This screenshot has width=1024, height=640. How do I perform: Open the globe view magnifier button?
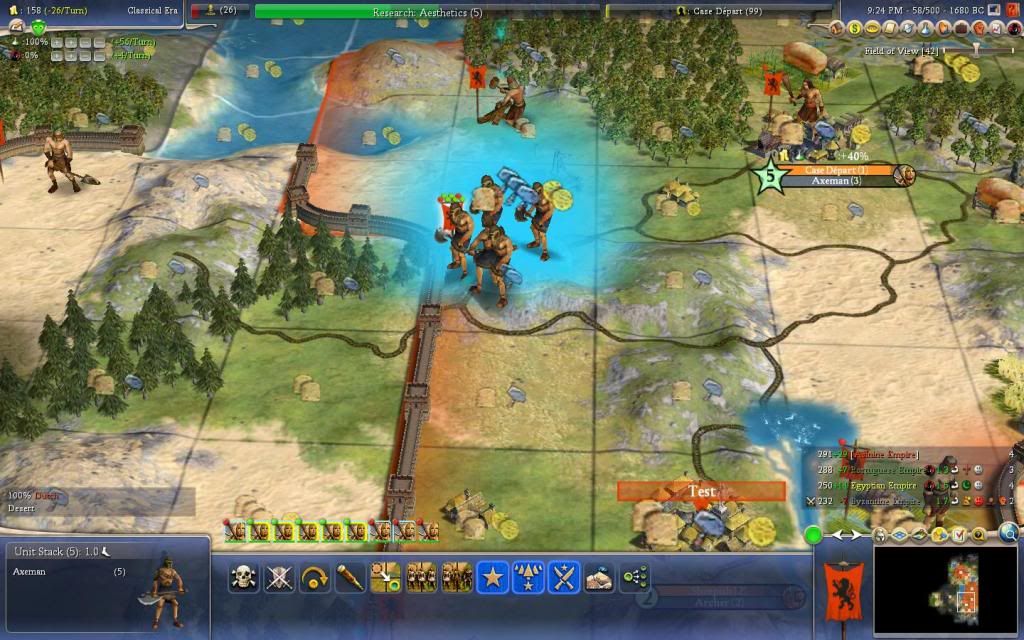point(1010,534)
